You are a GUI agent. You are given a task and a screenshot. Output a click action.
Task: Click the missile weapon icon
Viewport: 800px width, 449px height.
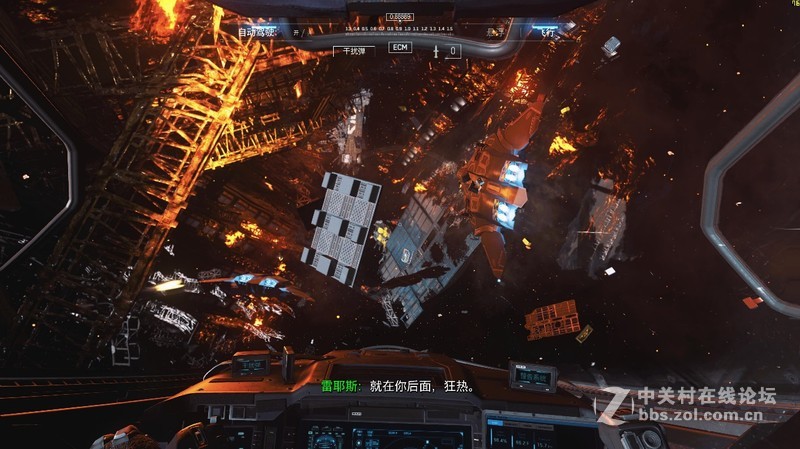point(437,49)
